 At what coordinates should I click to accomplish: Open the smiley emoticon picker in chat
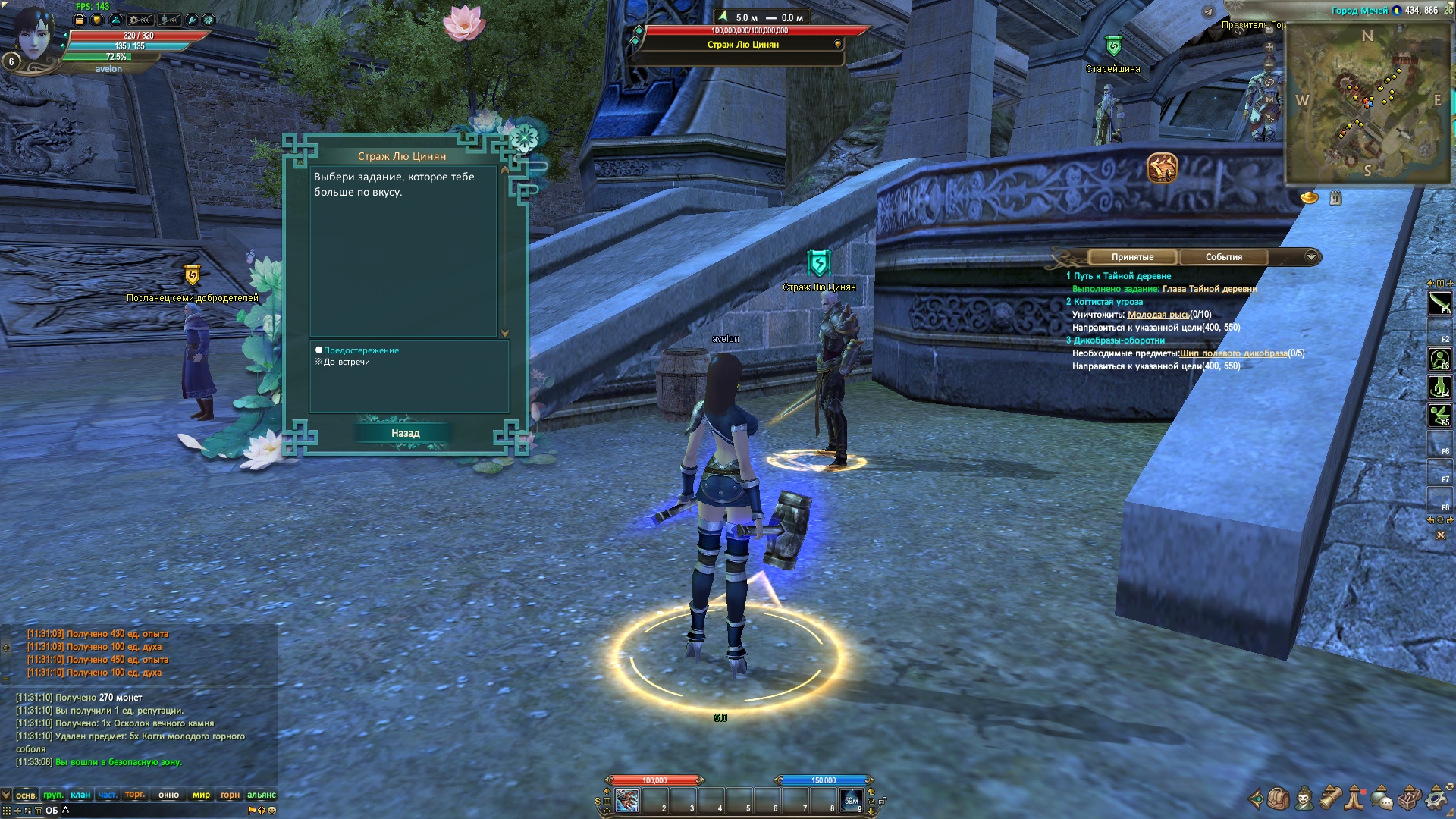tap(271, 810)
